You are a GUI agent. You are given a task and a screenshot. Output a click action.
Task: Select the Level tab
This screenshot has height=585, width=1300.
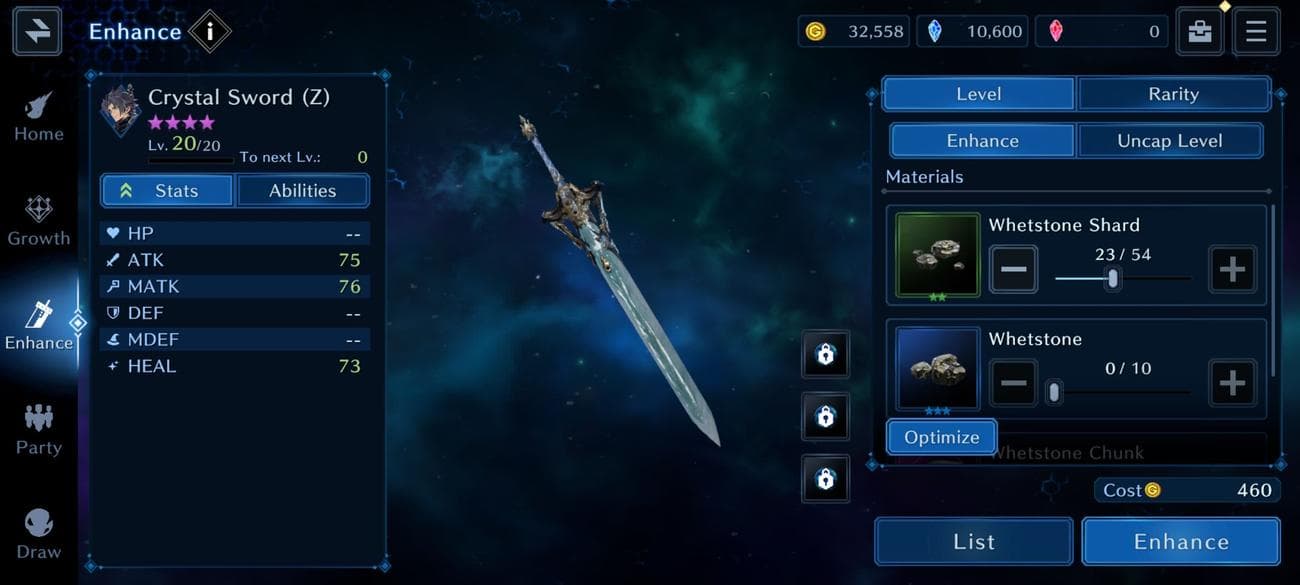[978, 94]
